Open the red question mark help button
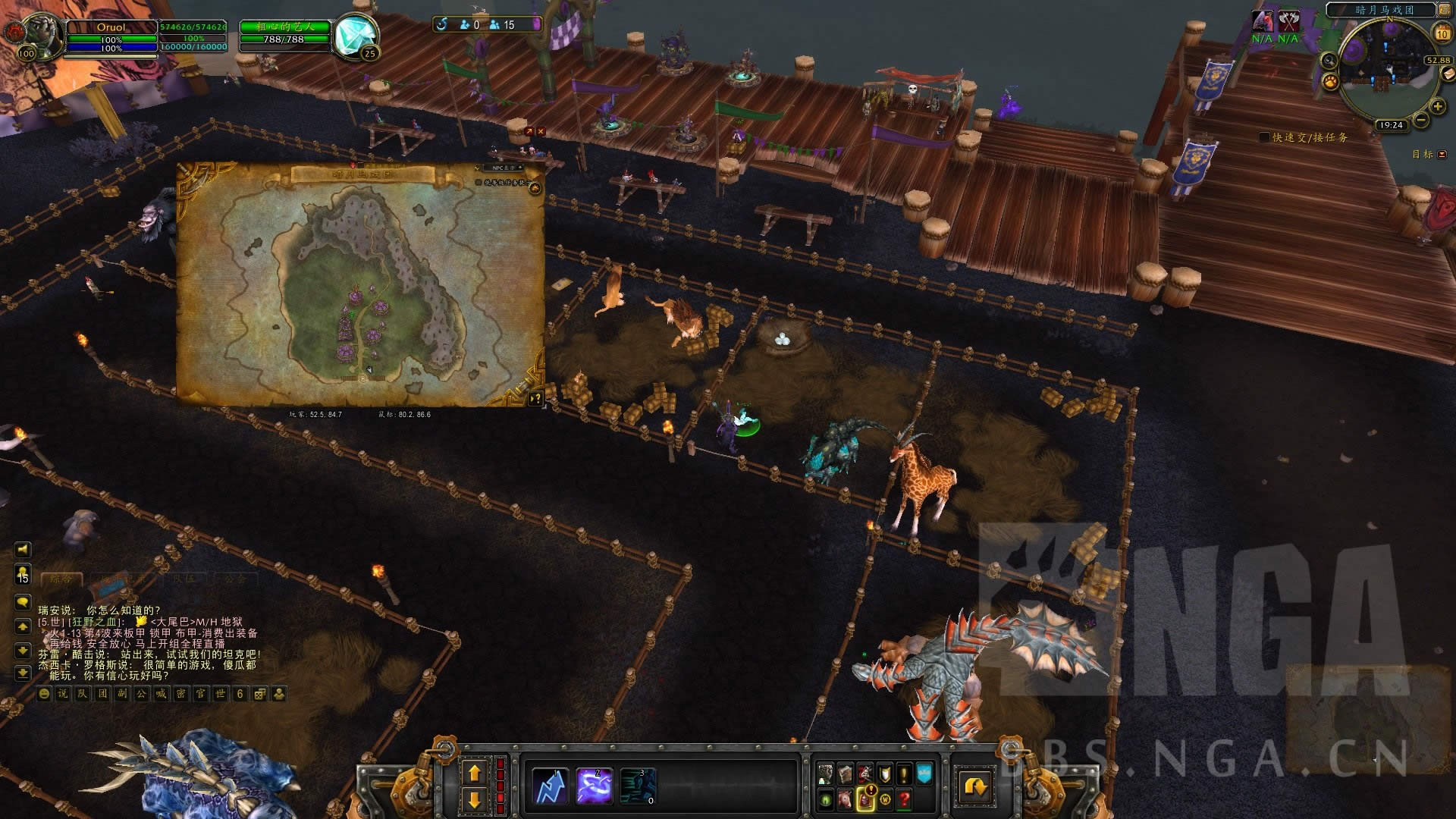The width and height of the screenshot is (1456, 819). tap(904, 799)
